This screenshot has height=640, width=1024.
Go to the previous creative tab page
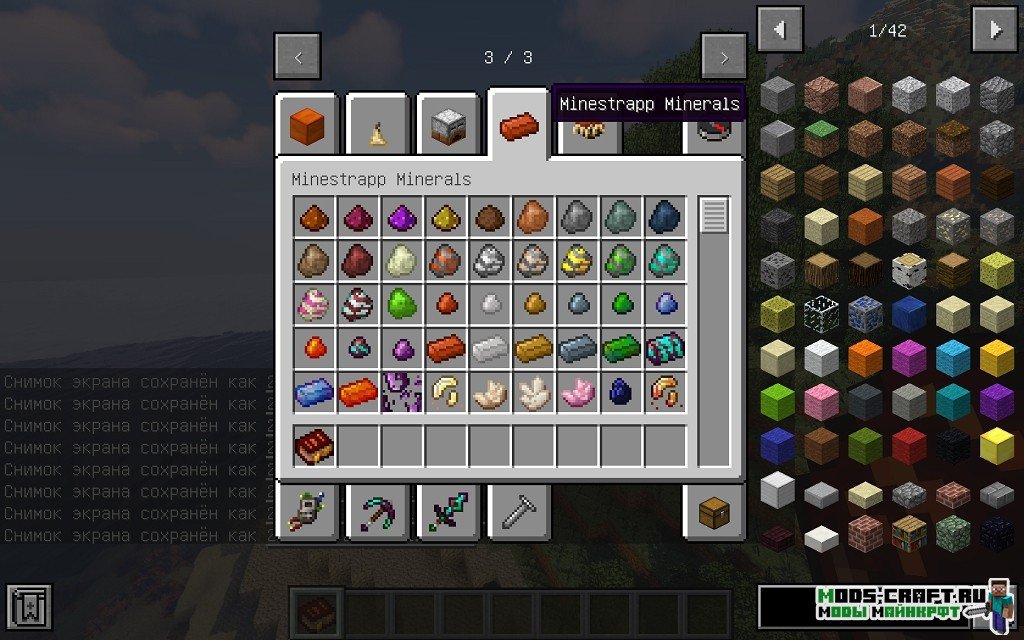[x=298, y=57]
